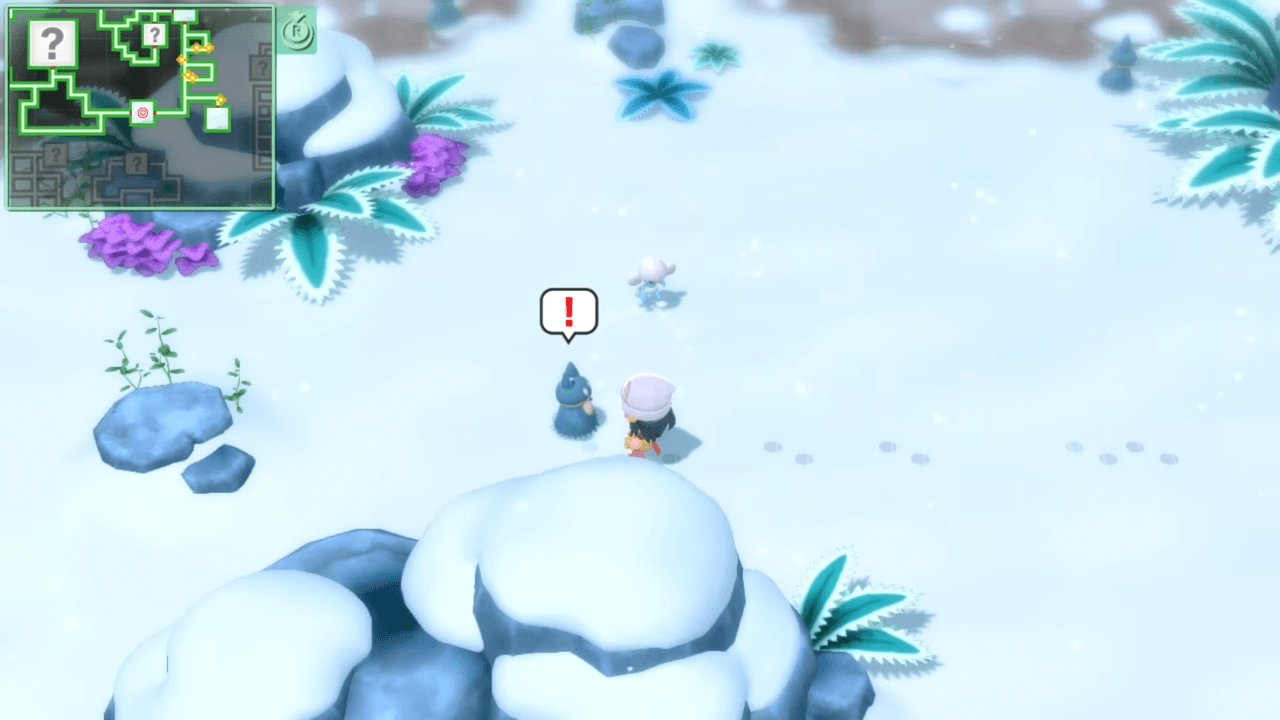The image size is (1280, 720).
Task: Select the faded question mark room in lower minimap
Action: click(x=55, y=154)
